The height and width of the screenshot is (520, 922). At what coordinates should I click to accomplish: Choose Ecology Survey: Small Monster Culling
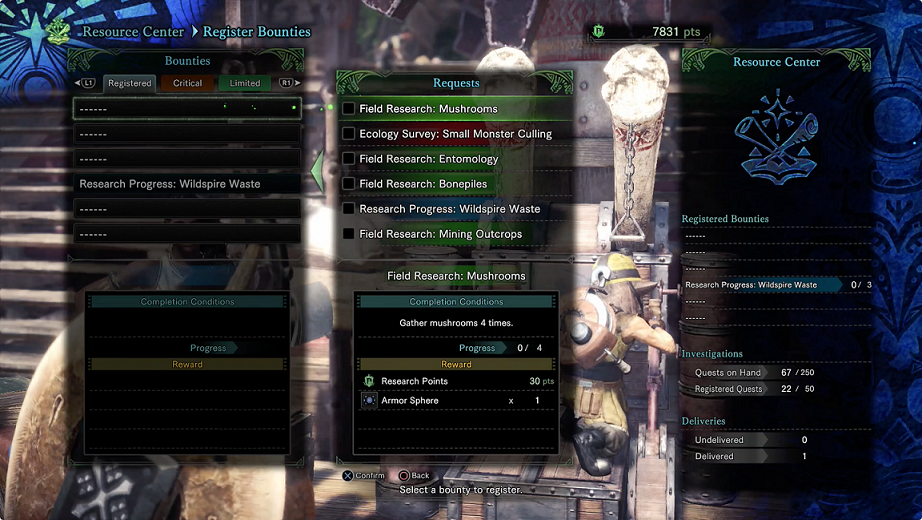coord(455,134)
